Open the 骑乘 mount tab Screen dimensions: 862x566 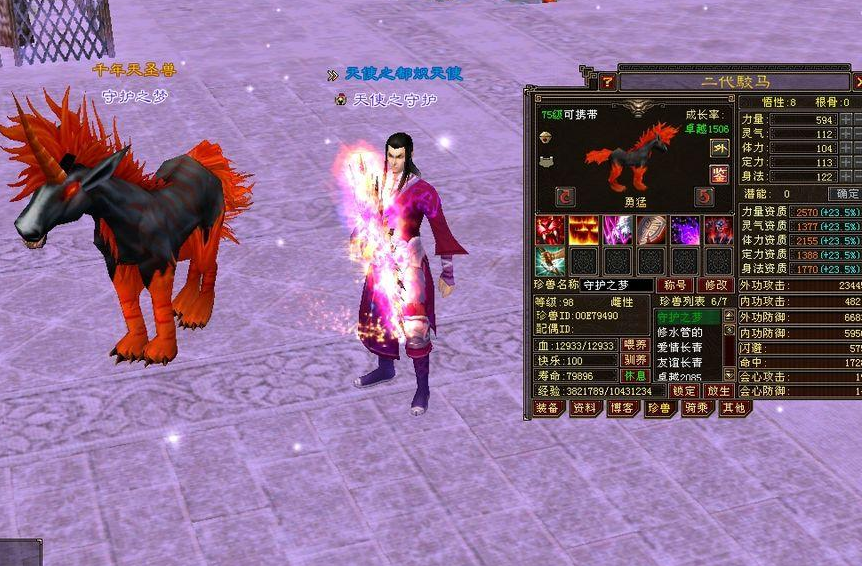[x=696, y=408]
